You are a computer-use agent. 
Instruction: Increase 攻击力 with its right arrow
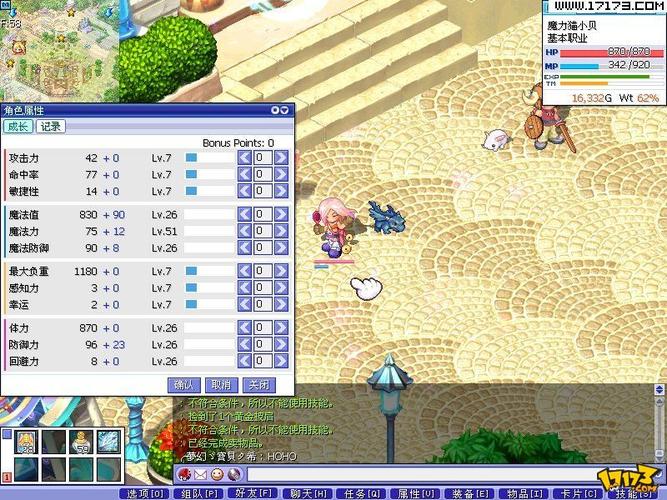coord(281,158)
